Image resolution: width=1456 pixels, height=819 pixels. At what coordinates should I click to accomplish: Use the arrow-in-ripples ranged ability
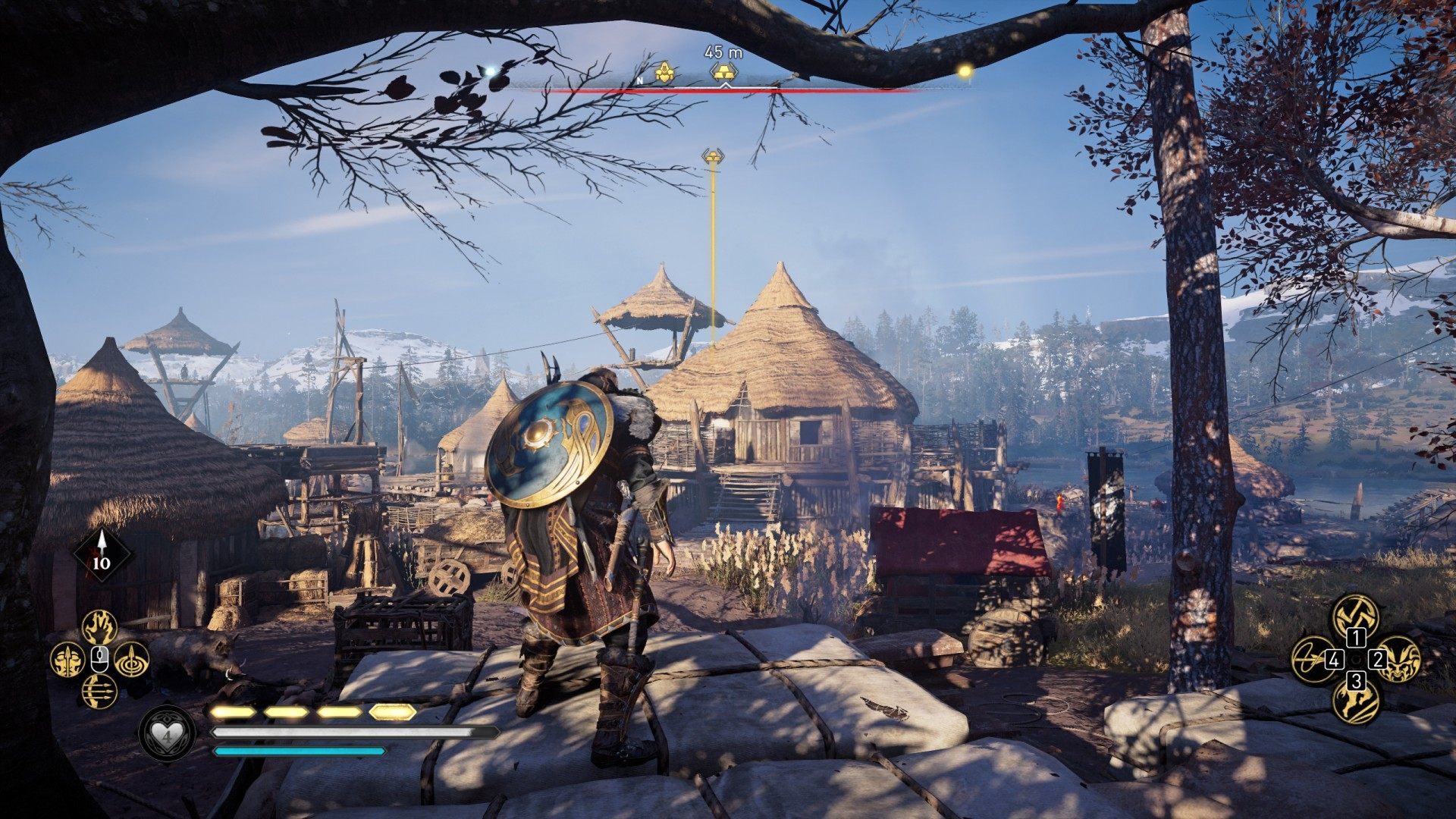131,660
